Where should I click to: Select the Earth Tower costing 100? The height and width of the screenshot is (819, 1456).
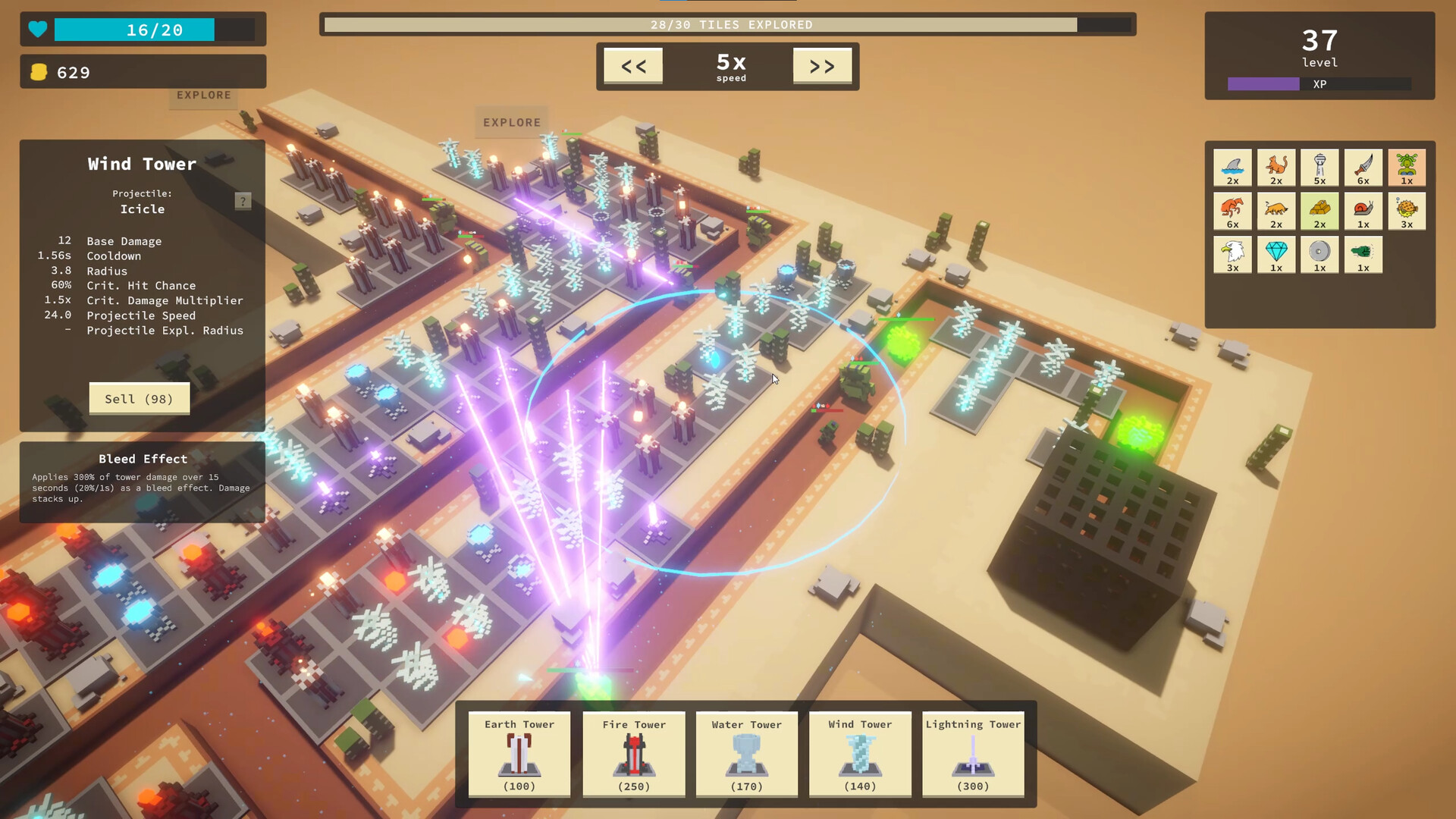(519, 755)
